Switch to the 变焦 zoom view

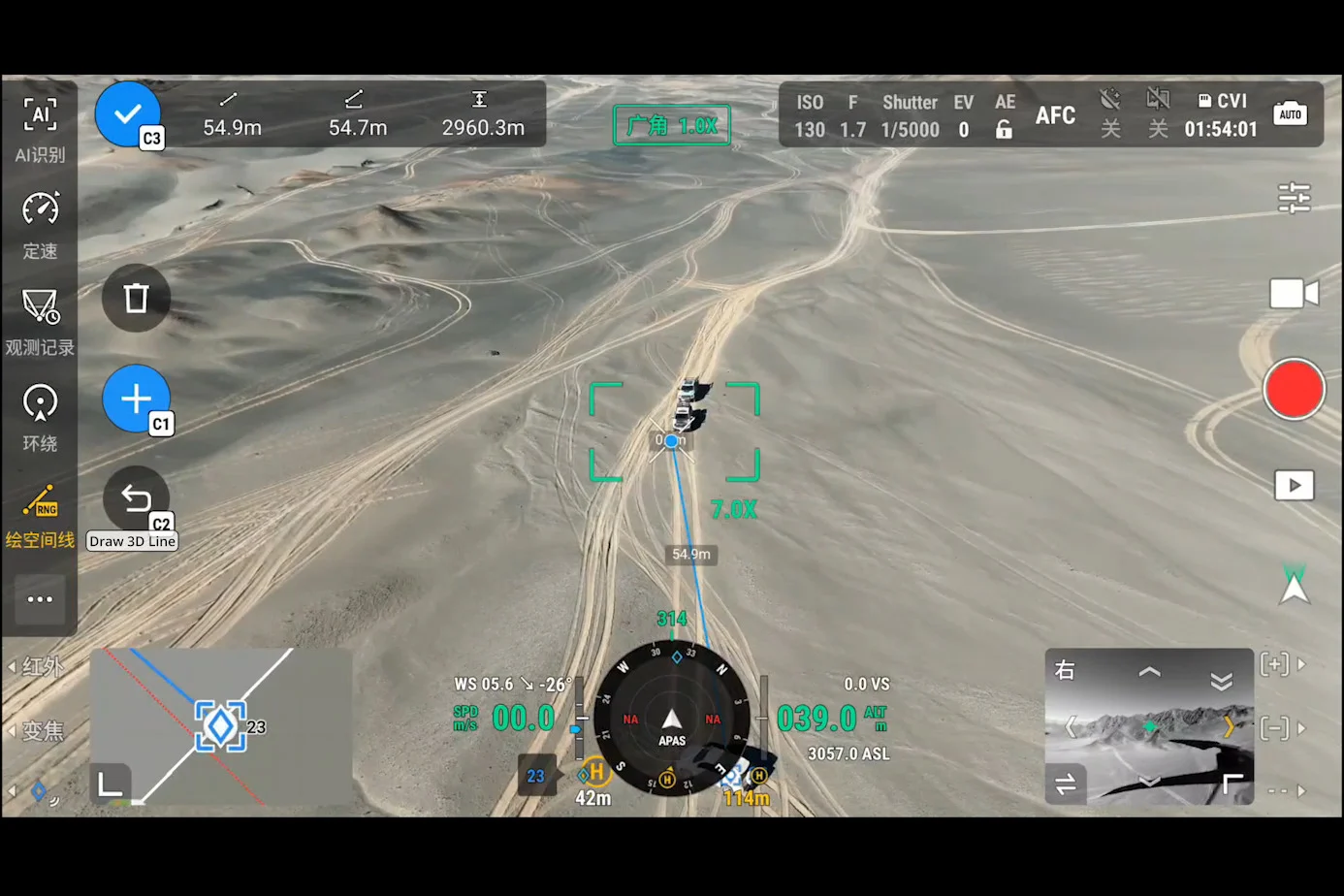pyautogui.click(x=40, y=731)
